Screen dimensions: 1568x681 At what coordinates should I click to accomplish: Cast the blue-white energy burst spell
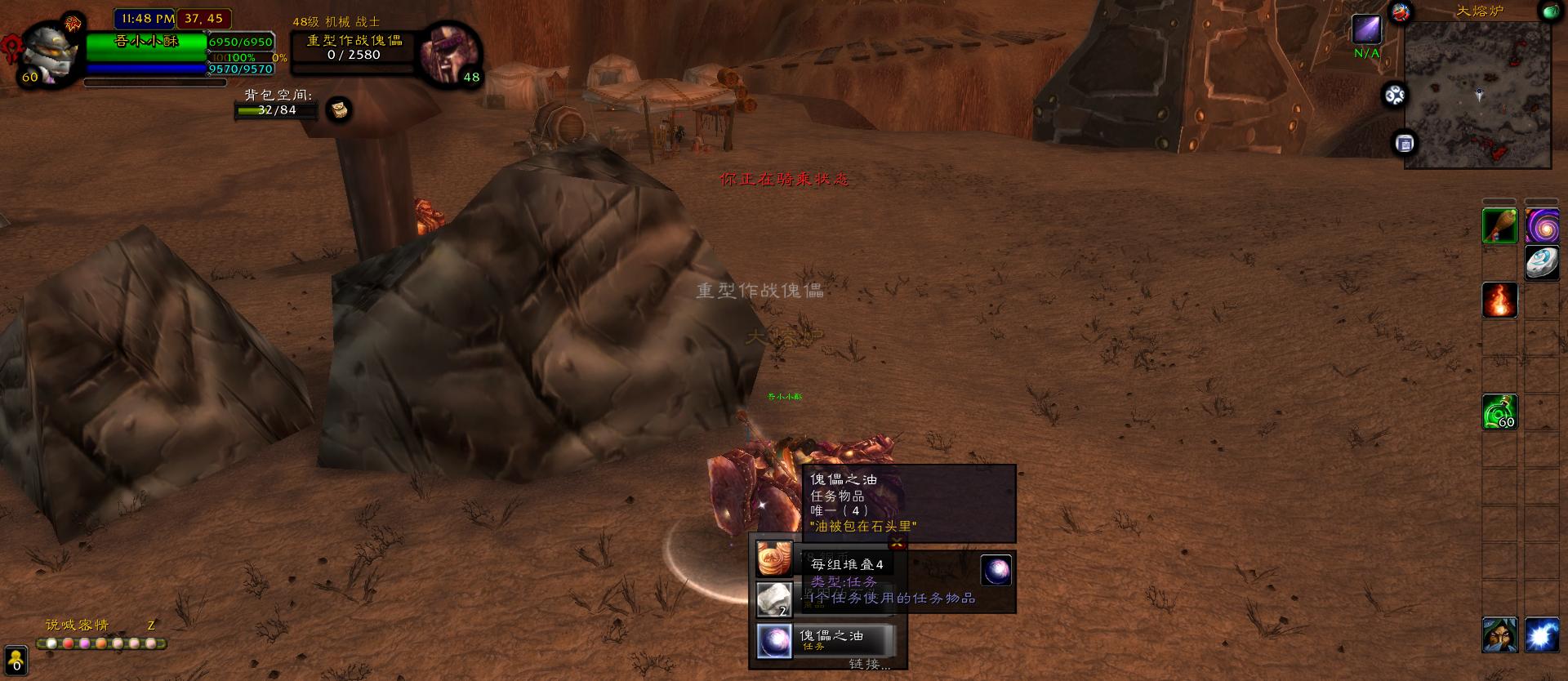(x=1541, y=635)
